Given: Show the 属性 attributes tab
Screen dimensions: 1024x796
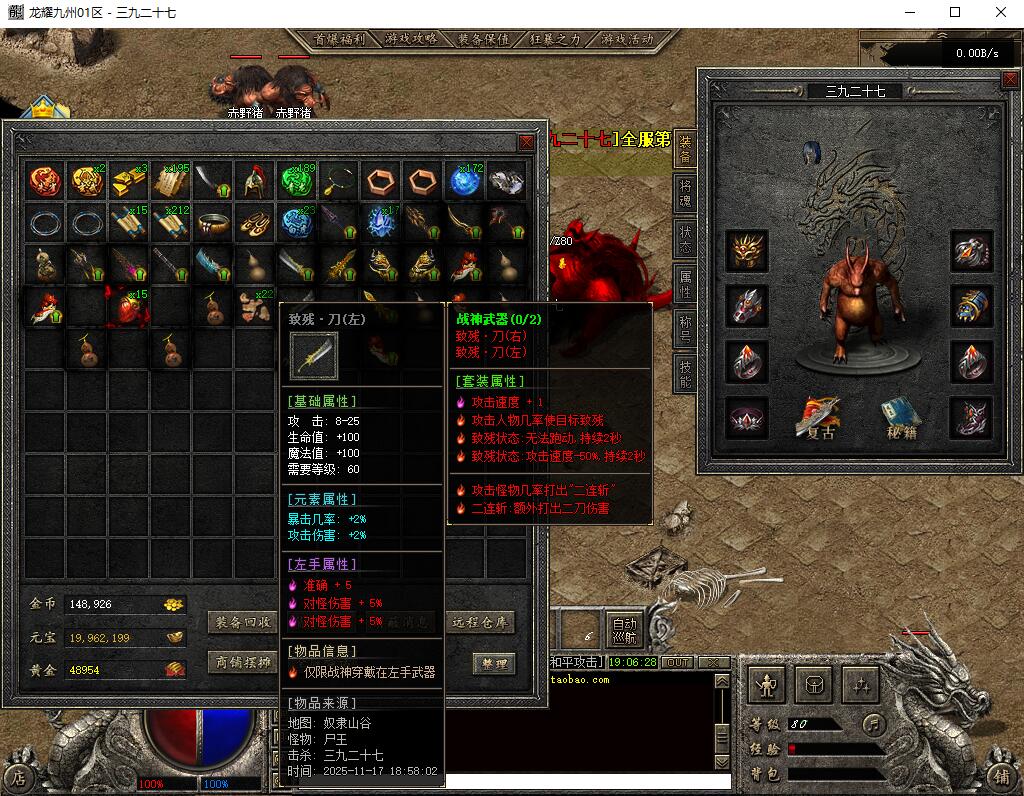Looking at the screenshot, I should 685,283.
